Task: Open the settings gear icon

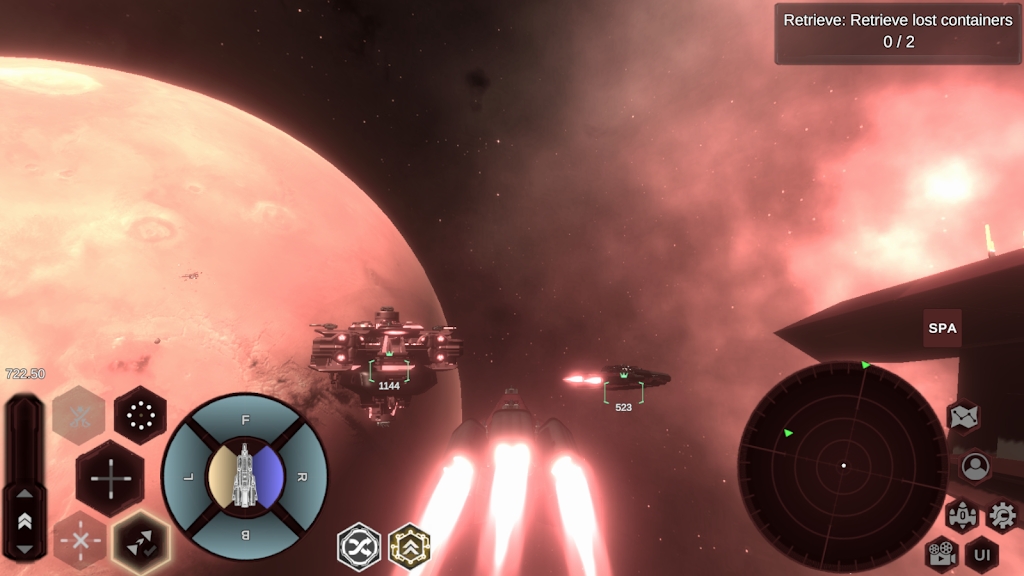Action: point(1001,516)
